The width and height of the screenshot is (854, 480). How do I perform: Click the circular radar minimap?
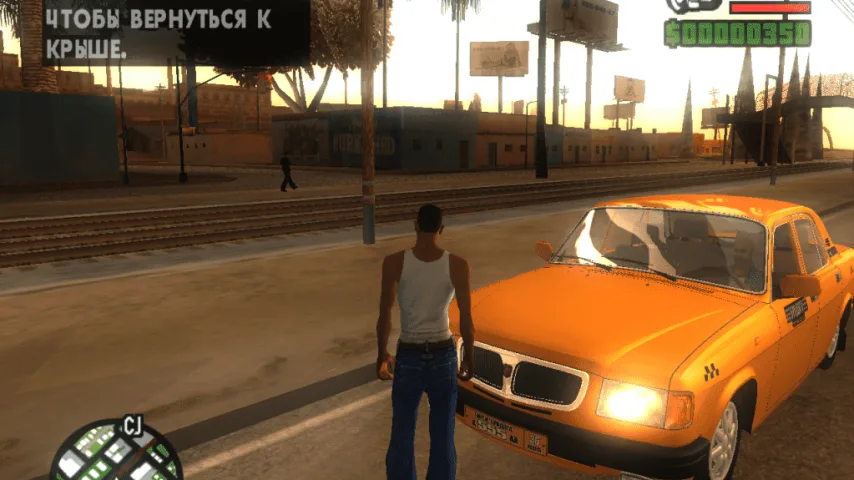pyautogui.click(x=115, y=455)
